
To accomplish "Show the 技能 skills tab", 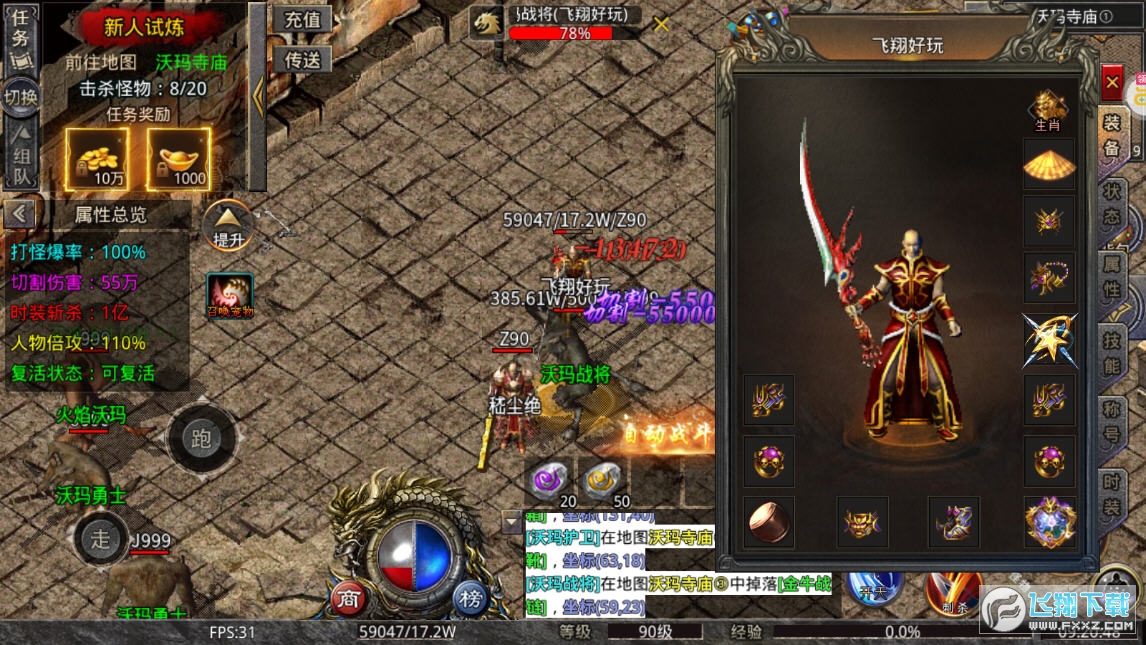I will click(1111, 353).
